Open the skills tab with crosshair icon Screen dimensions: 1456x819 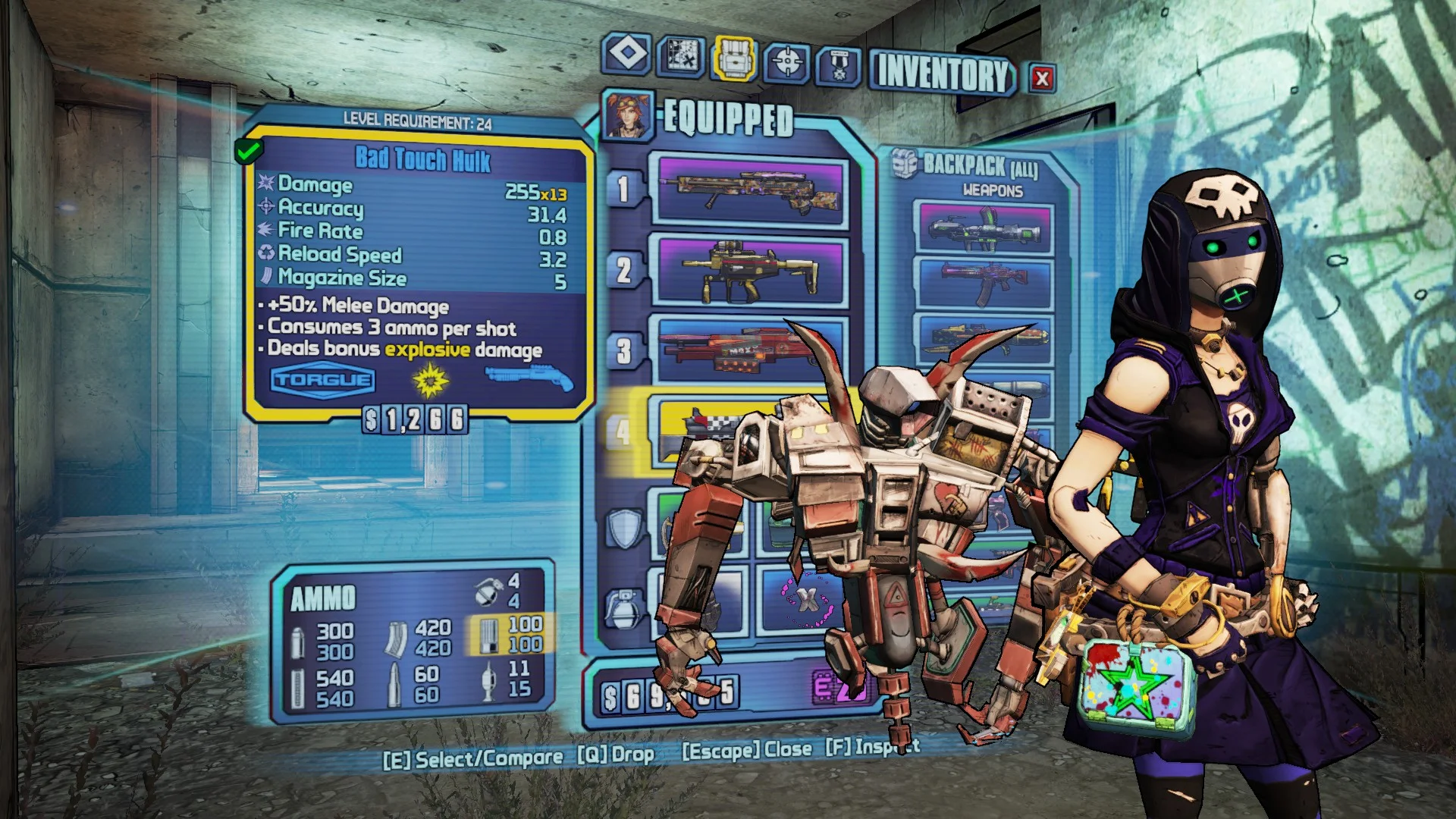[x=787, y=62]
